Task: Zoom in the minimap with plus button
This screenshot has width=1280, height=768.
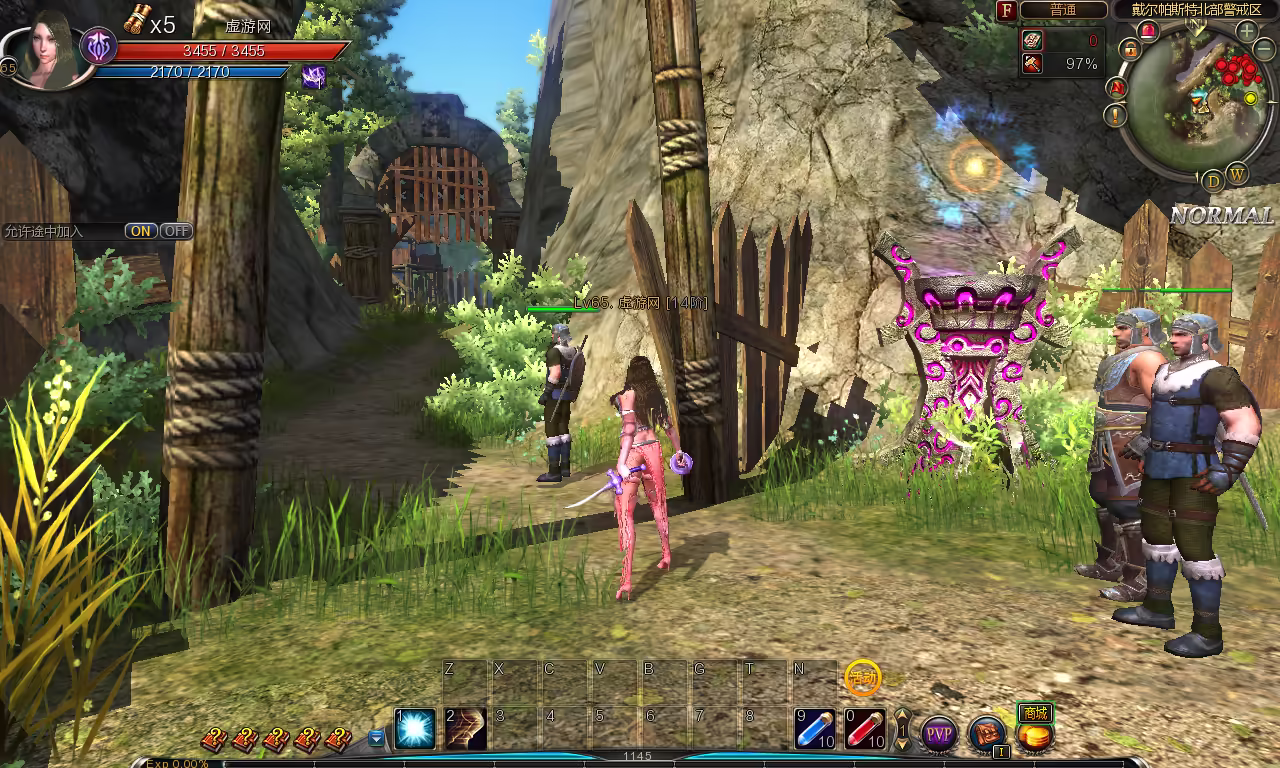Action: pos(1247,31)
